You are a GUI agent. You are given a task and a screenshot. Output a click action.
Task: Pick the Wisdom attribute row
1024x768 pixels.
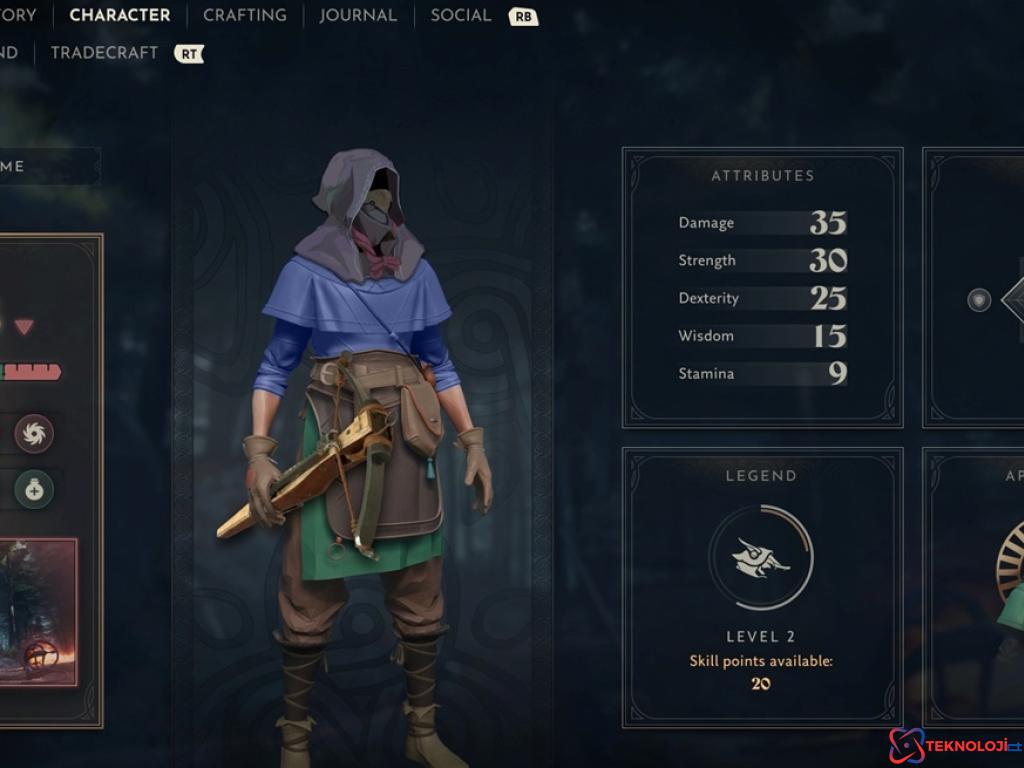[x=762, y=336]
